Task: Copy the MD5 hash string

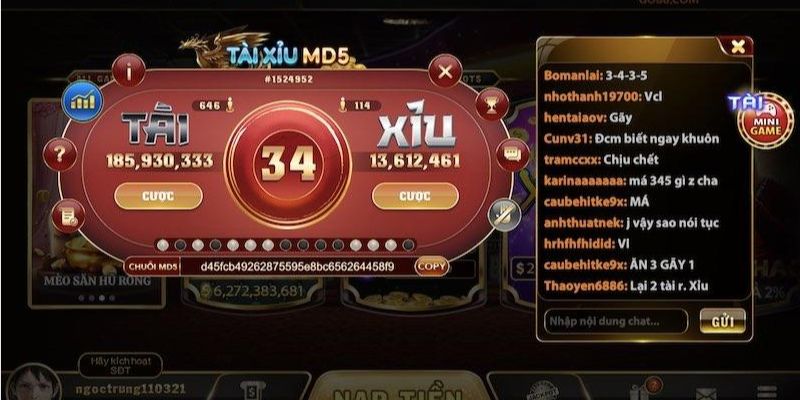Action: [x=432, y=267]
